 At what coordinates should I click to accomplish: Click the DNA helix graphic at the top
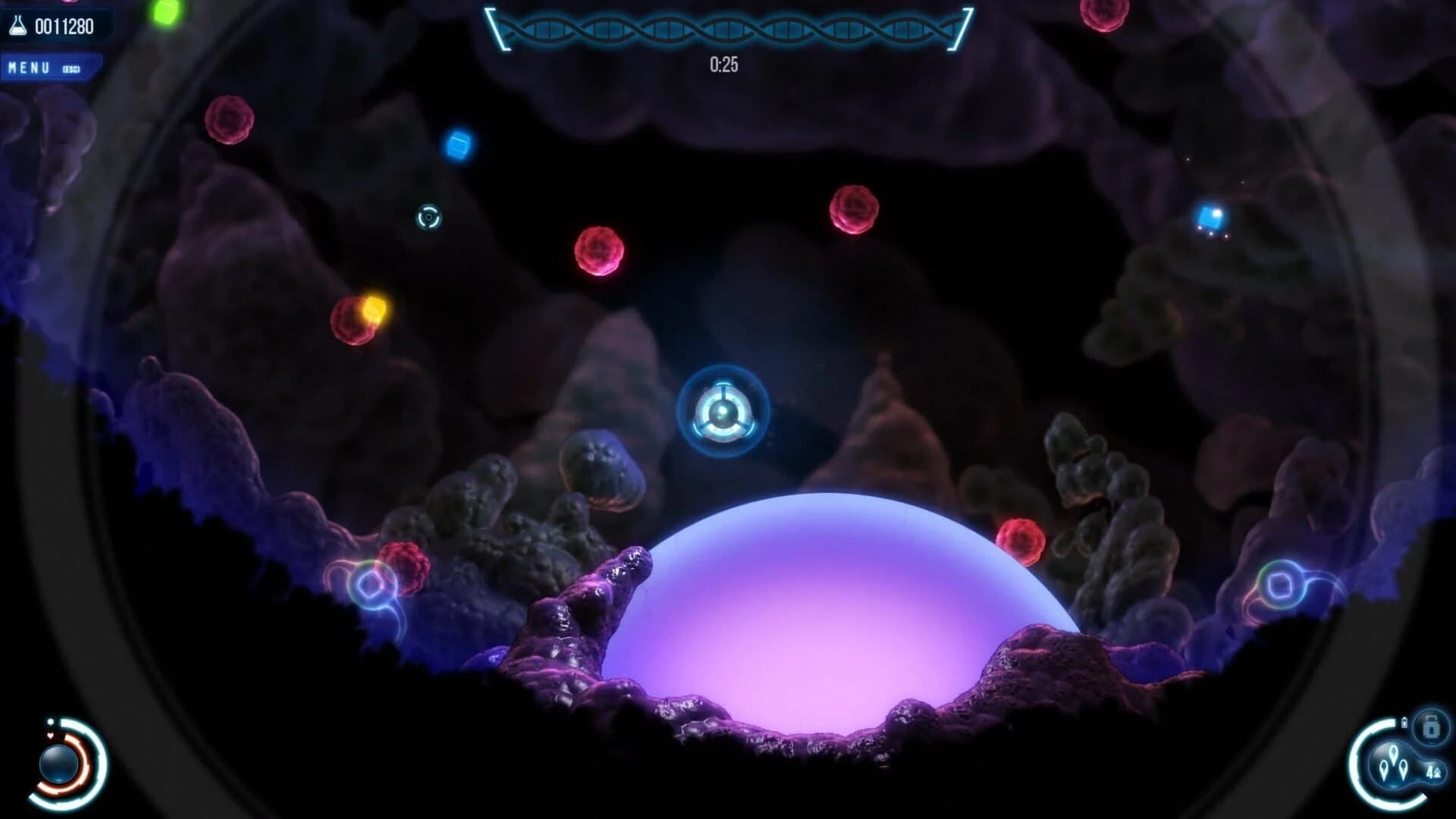pos(728,29)
